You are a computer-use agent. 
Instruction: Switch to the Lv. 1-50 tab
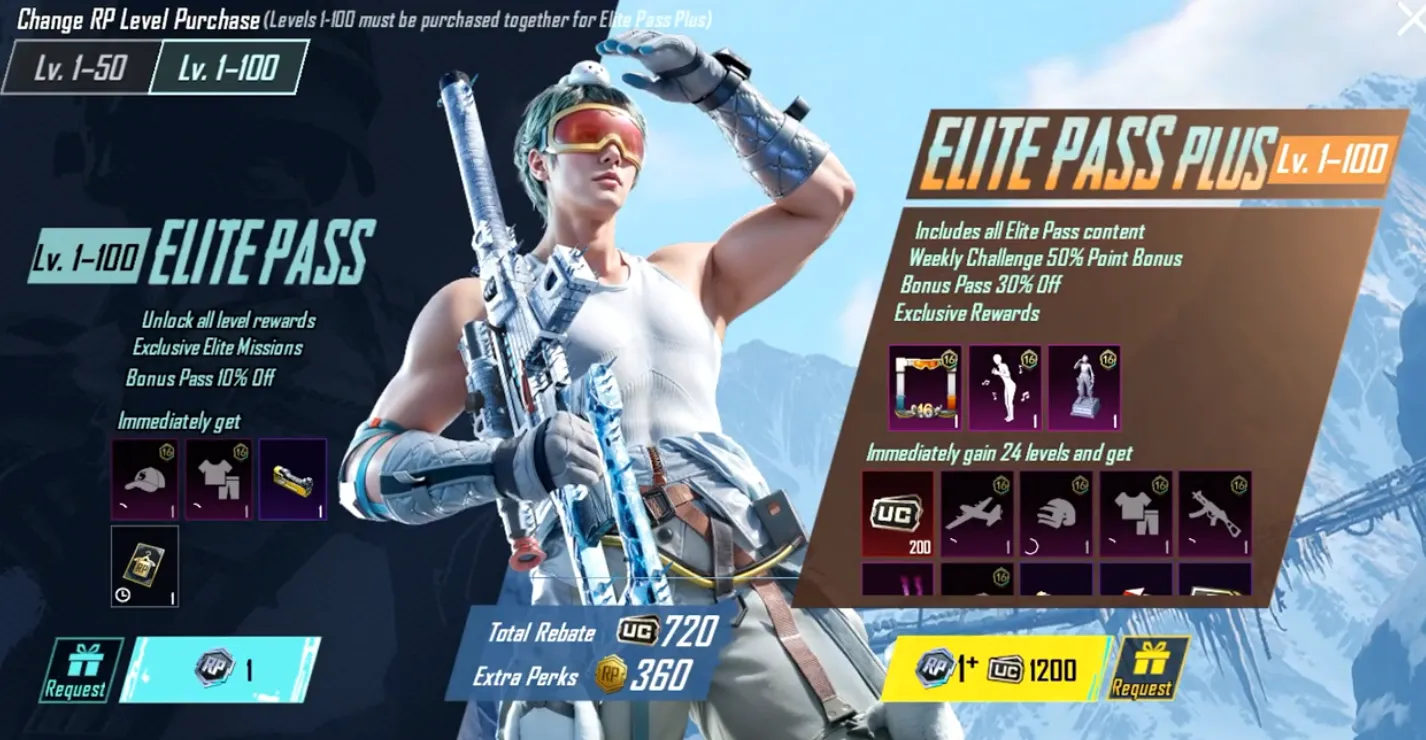point(79,68)
